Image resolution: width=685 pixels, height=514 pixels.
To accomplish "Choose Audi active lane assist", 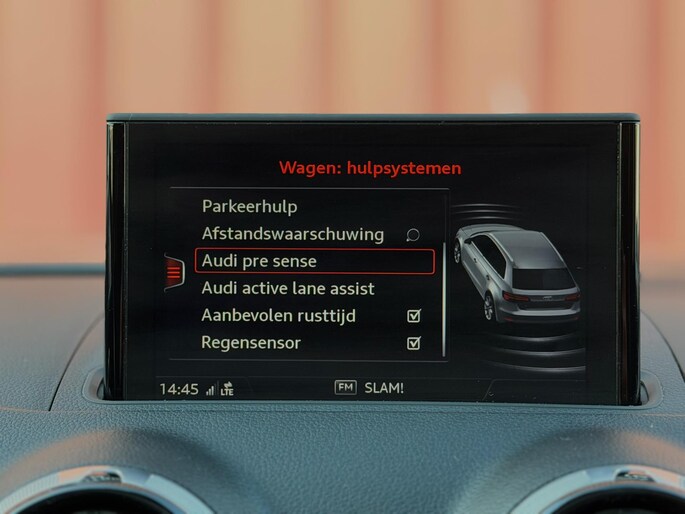I will point(288,288).
